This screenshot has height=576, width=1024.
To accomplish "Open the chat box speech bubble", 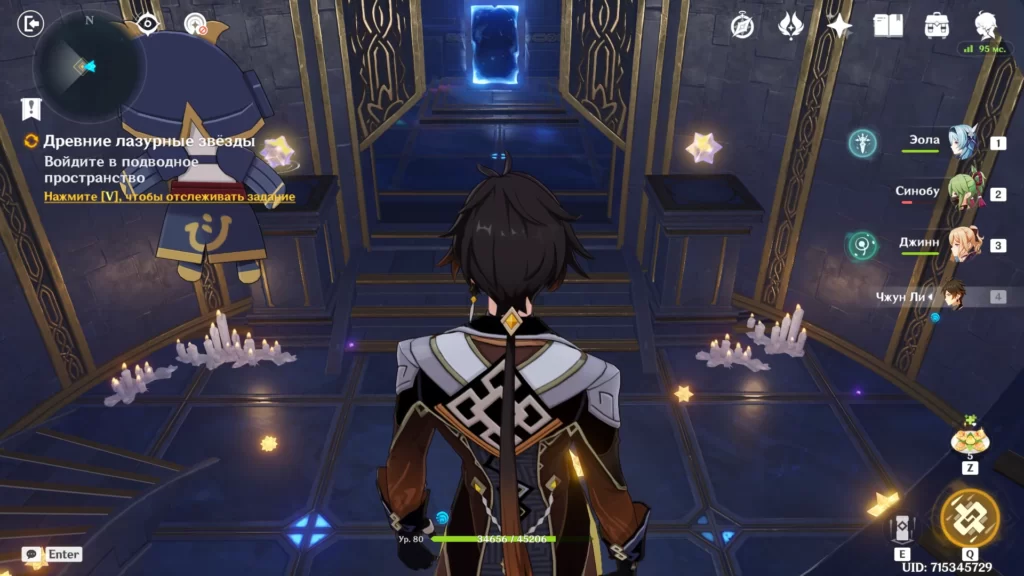I will (32, 554).
